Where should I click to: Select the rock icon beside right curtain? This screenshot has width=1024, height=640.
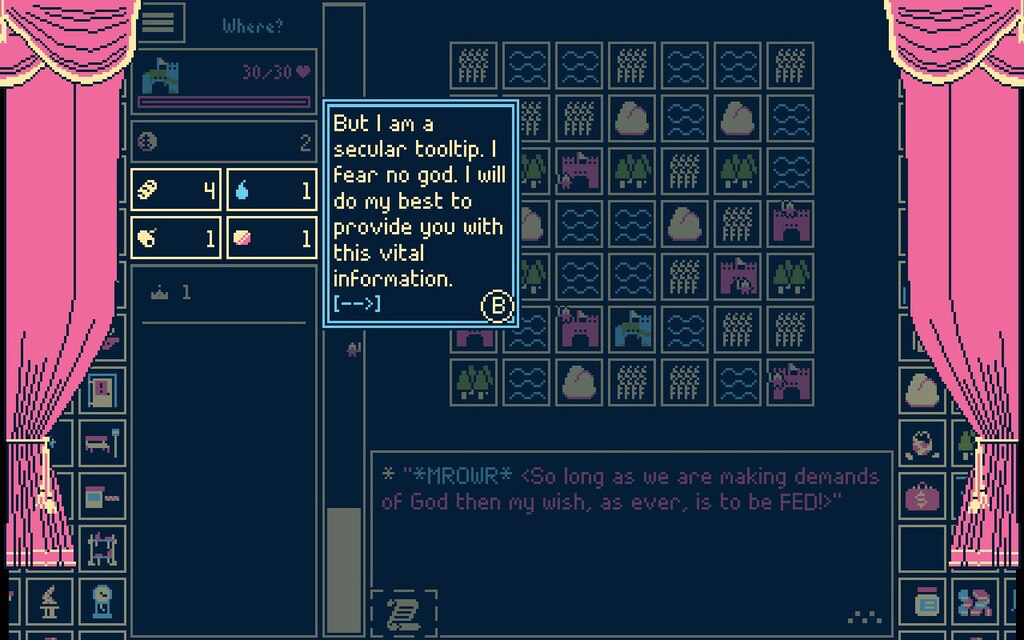922,390
